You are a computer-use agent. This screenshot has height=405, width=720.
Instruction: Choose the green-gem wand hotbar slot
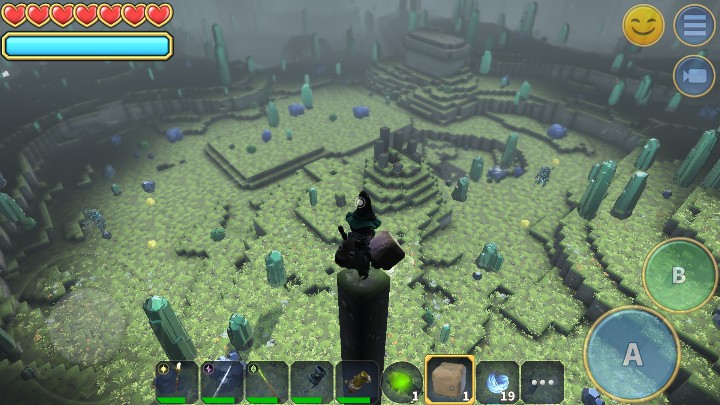(x=267, y=382)
